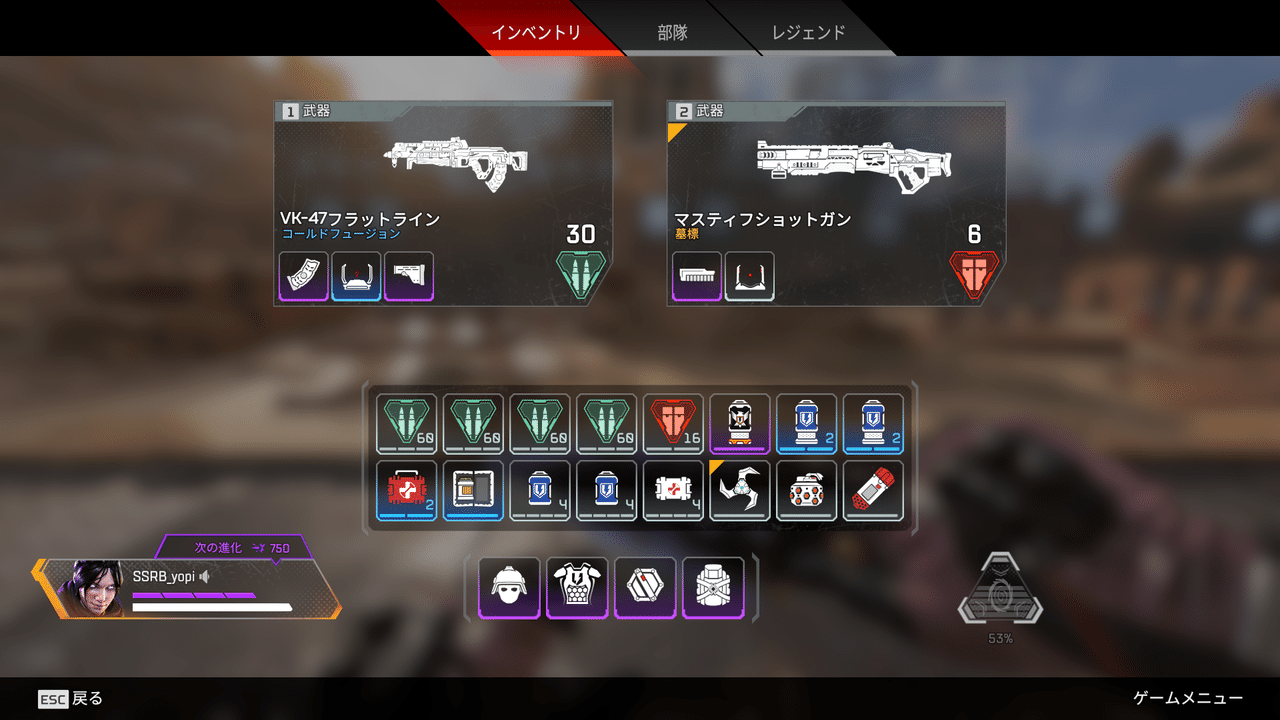
Task: Select the extended mag on the VK-47 Flatline
Action: tap(303, 277)
